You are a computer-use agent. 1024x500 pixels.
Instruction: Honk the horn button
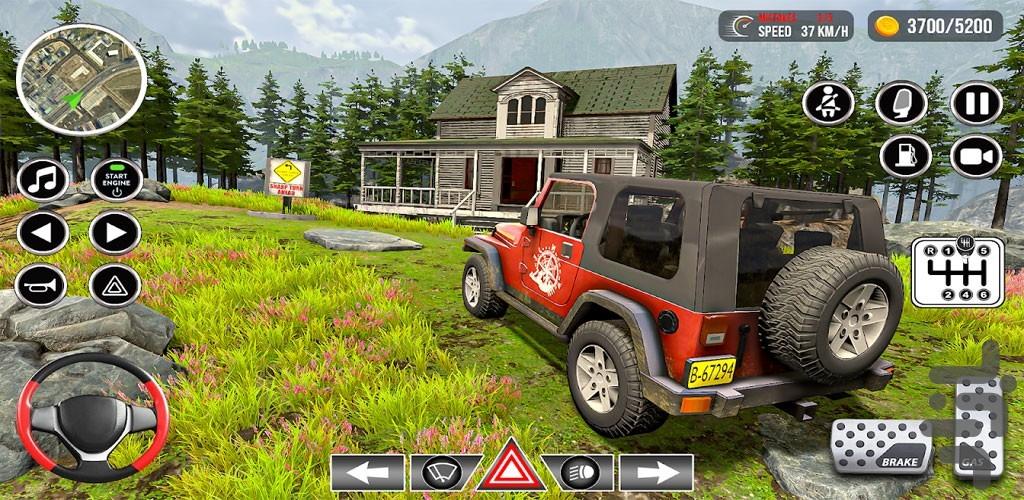41,286
